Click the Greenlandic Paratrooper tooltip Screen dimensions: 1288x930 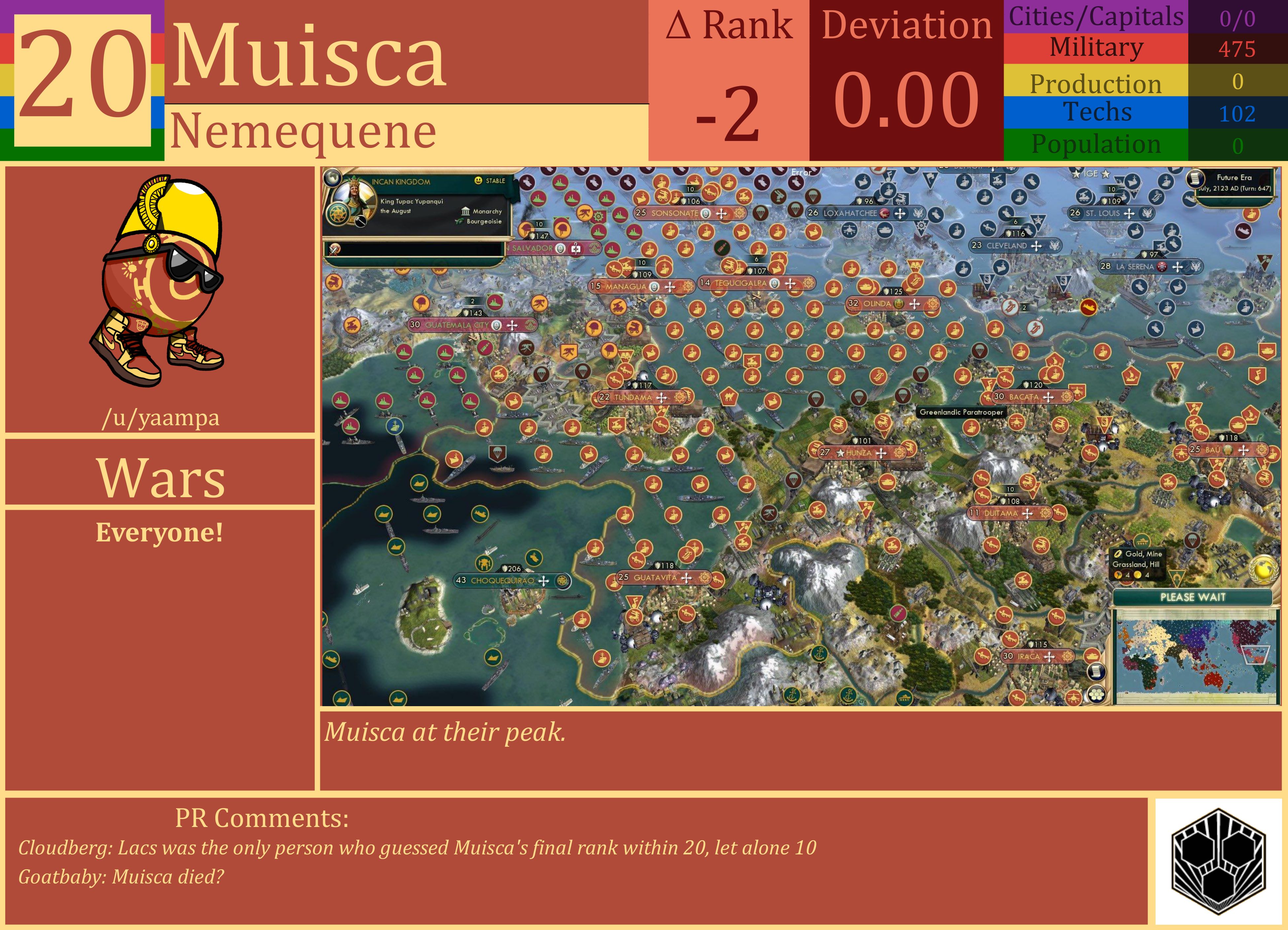(962, 412)
